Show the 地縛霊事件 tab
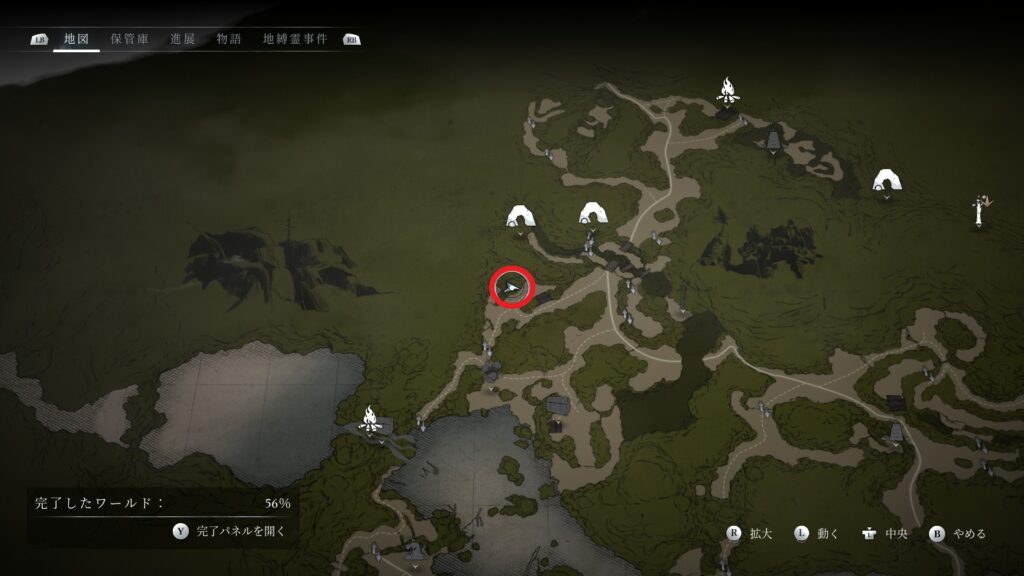The width and height of the screenshot is (1024, 576). (294, 39)
